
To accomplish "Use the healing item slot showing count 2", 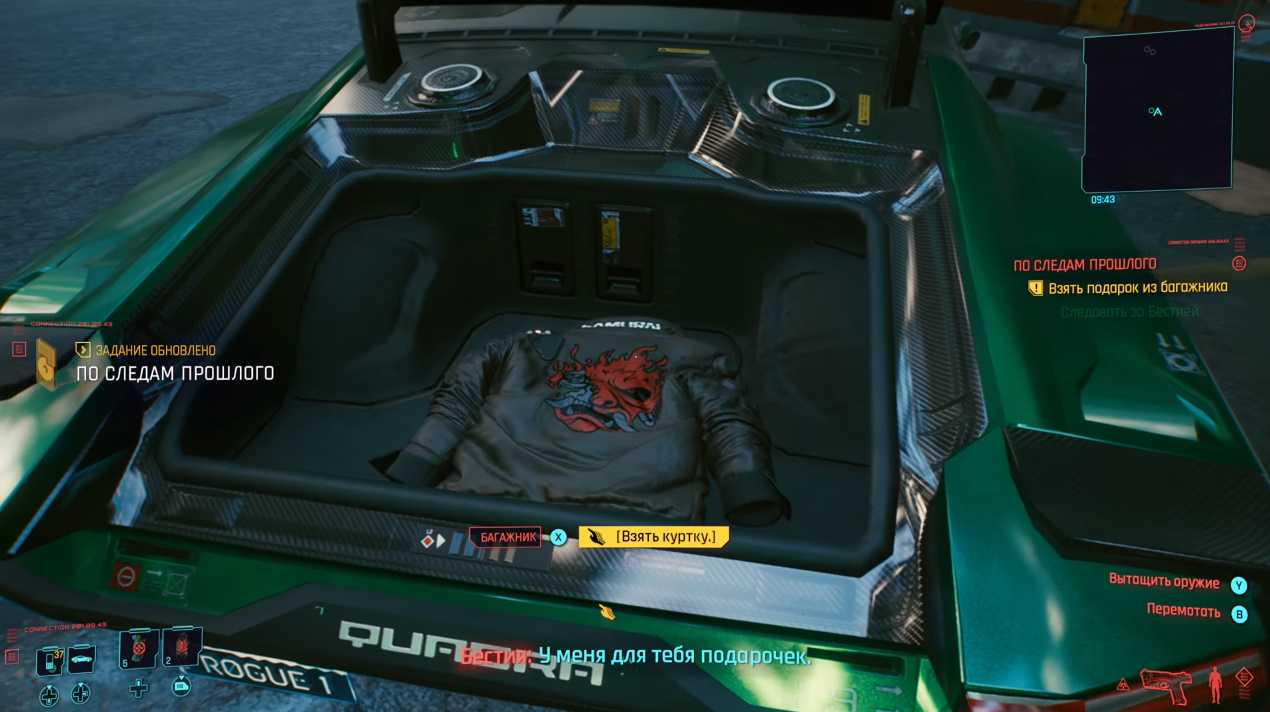I will (x=182, y=647).
